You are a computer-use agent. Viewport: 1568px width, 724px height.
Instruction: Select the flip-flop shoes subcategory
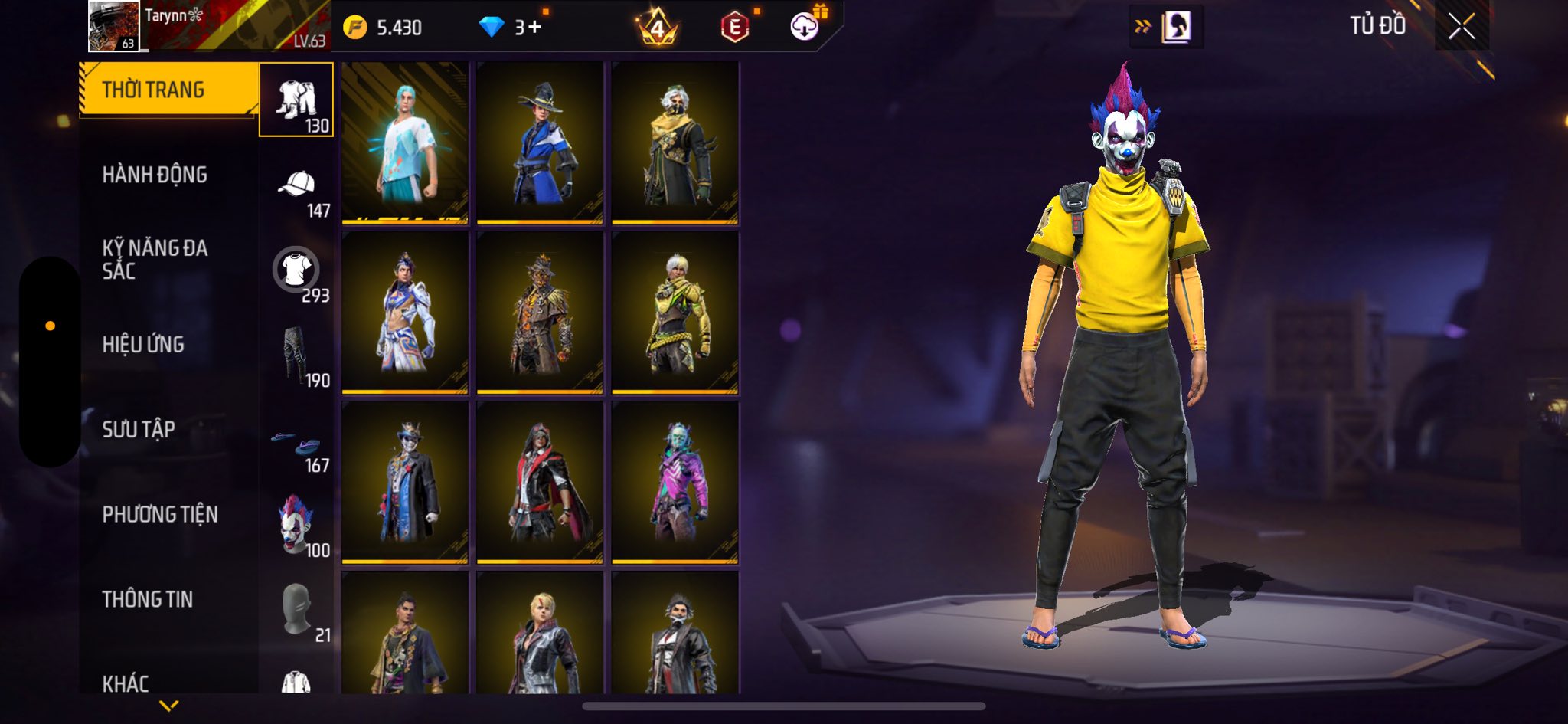point(297,444)
